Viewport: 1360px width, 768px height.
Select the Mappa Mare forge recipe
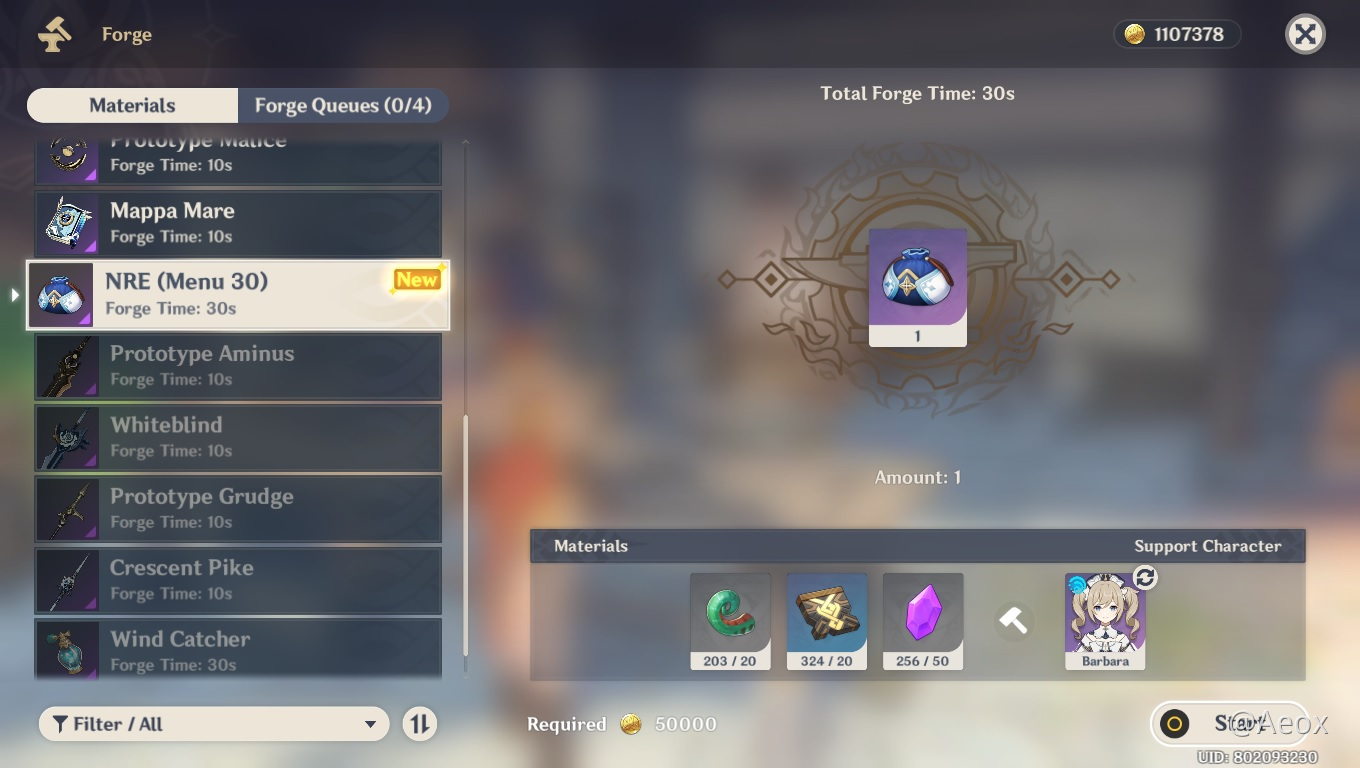click(x=238, y=223)
